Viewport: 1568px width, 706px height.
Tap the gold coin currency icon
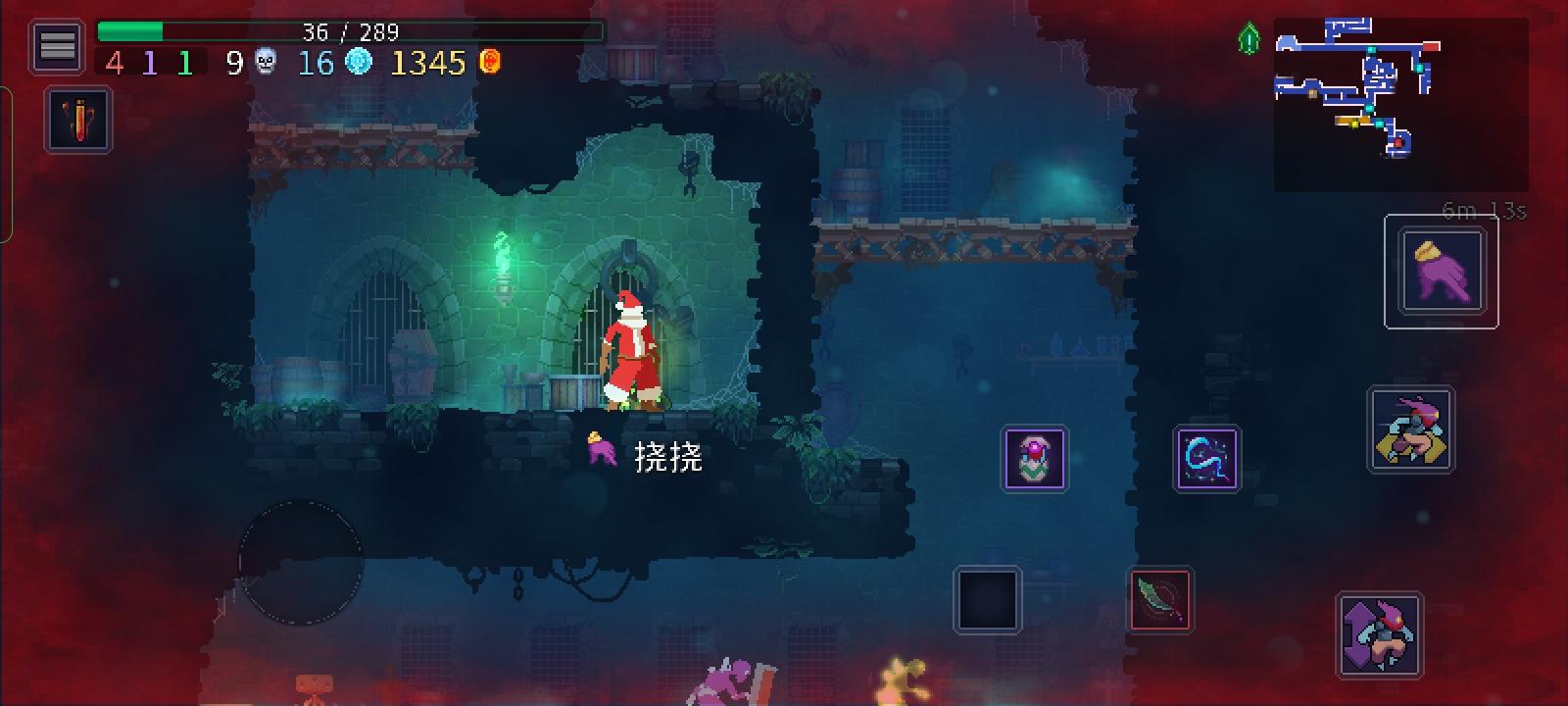tap(490, 63)
